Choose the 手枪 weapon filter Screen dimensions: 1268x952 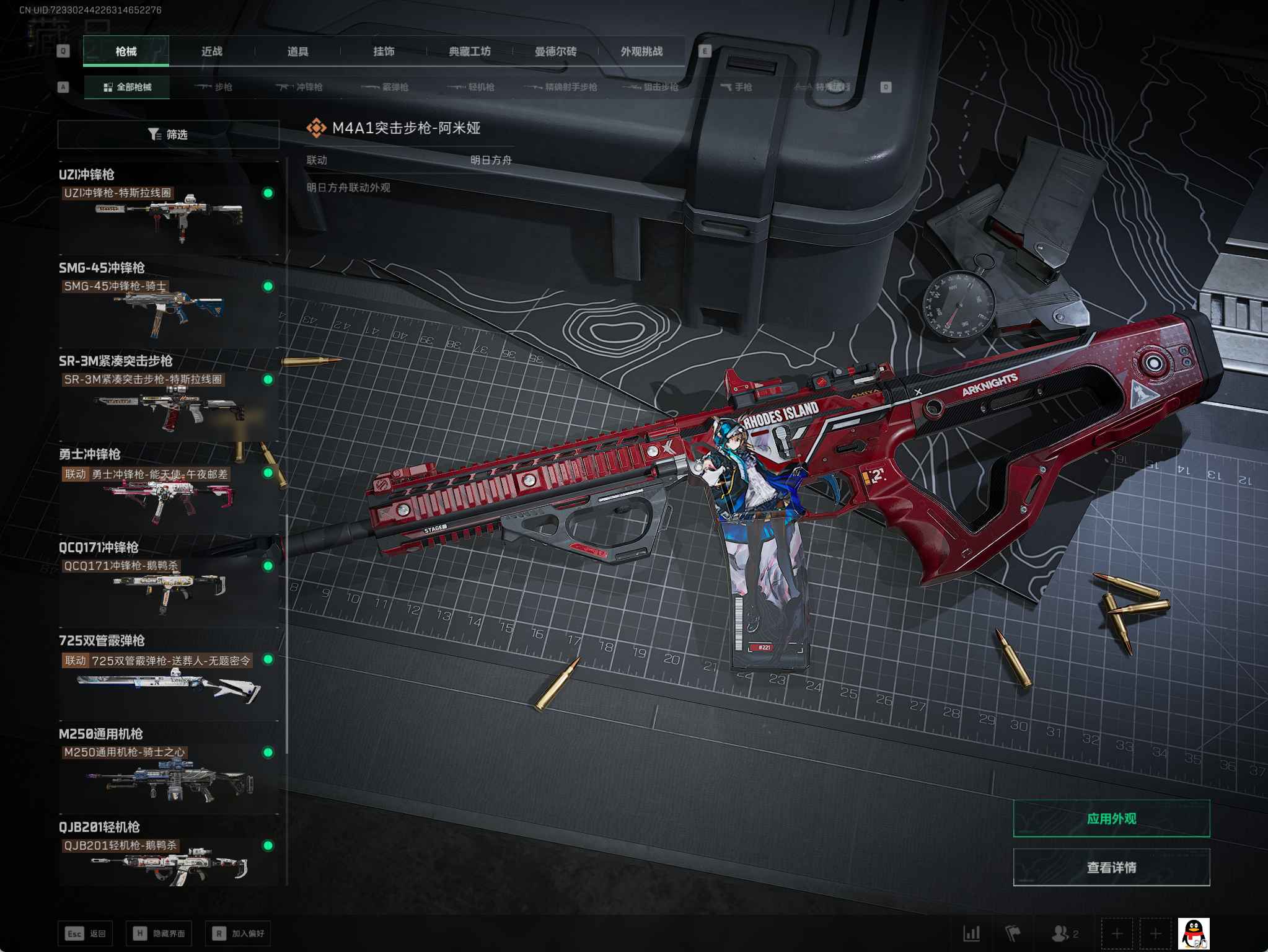click(x=736, y=87)
